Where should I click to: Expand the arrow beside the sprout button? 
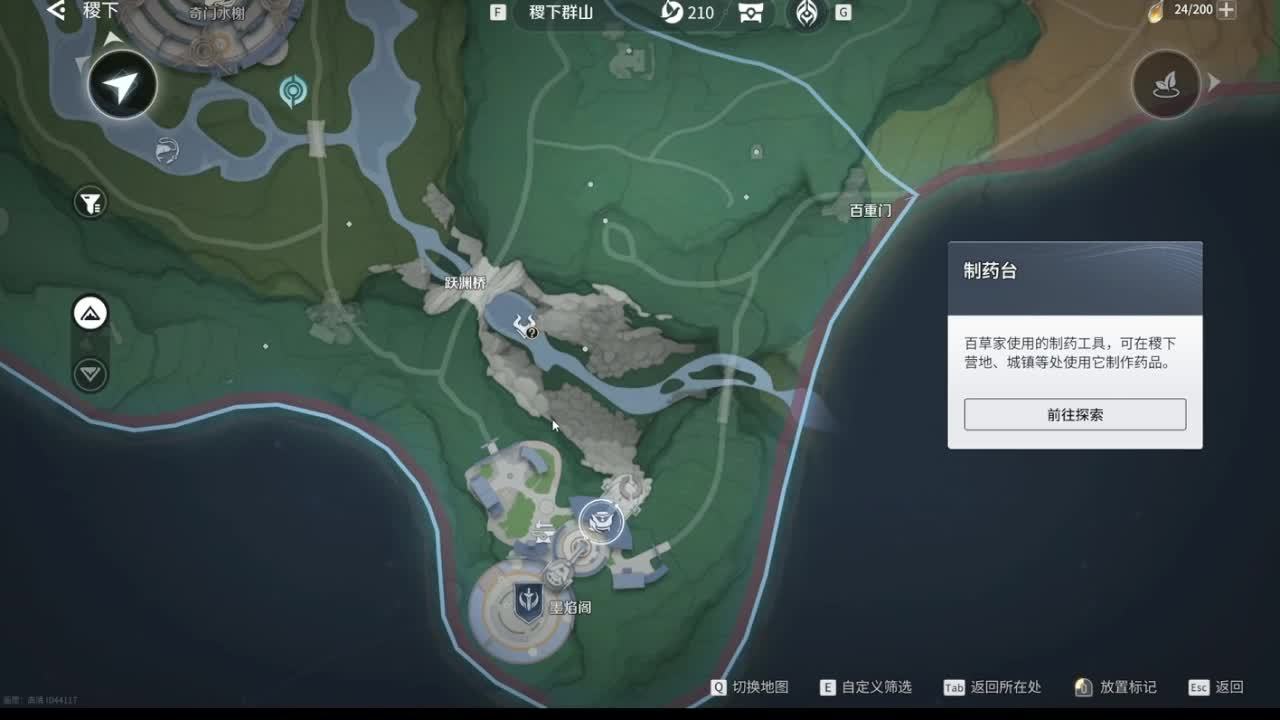(1215, 83)
